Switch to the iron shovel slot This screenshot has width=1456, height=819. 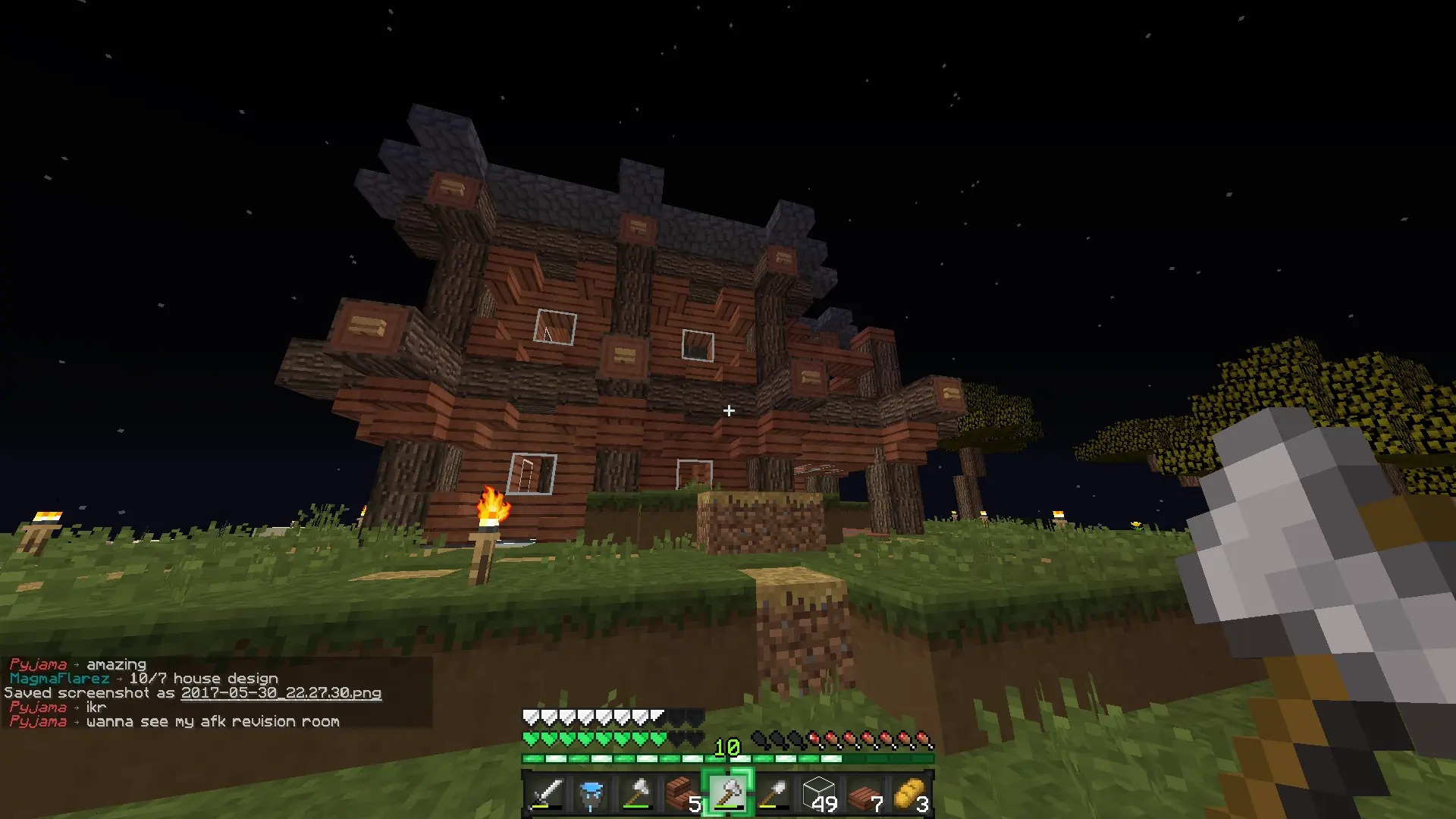[773, 794]
